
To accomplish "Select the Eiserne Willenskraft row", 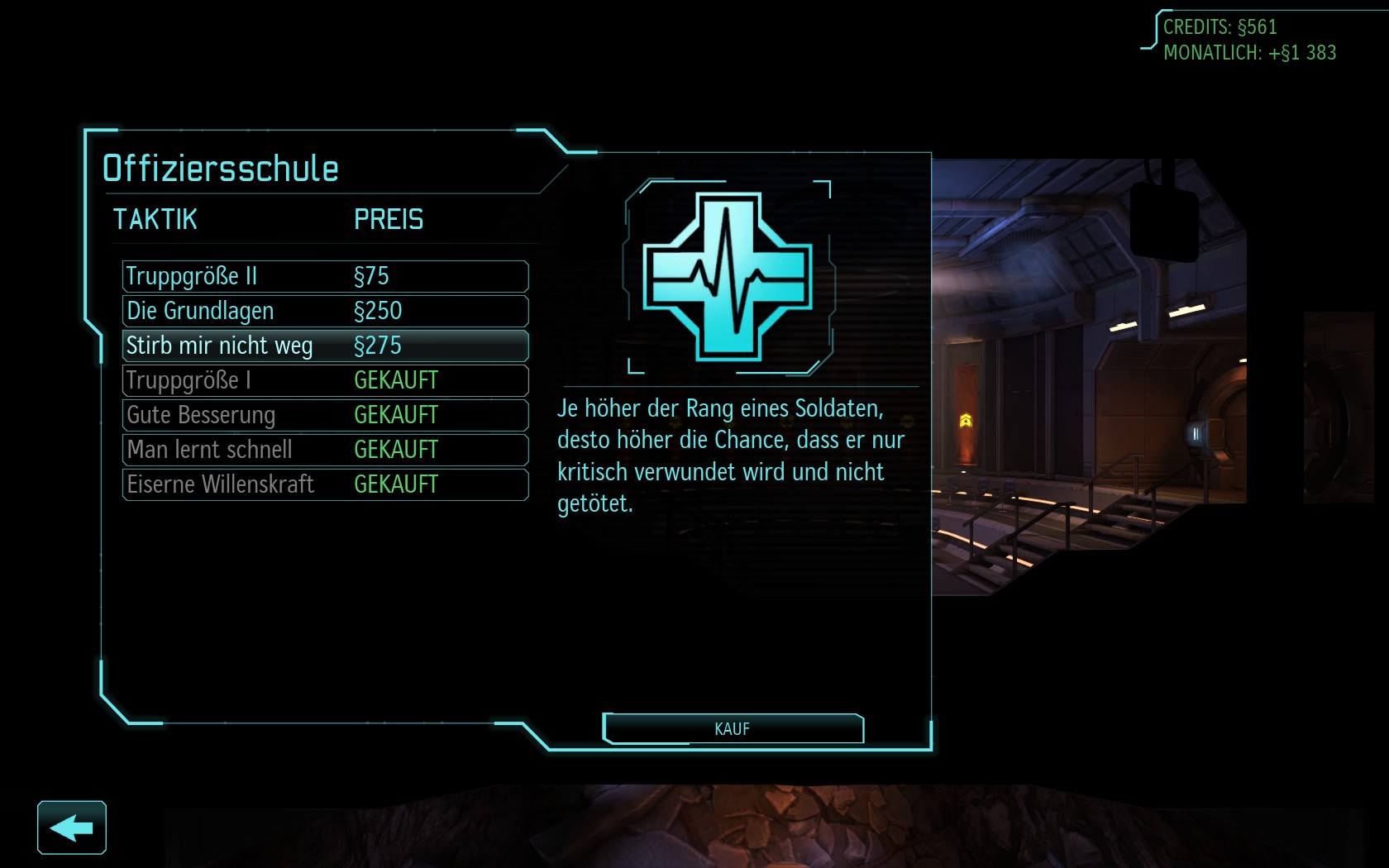I will point(325,484).
